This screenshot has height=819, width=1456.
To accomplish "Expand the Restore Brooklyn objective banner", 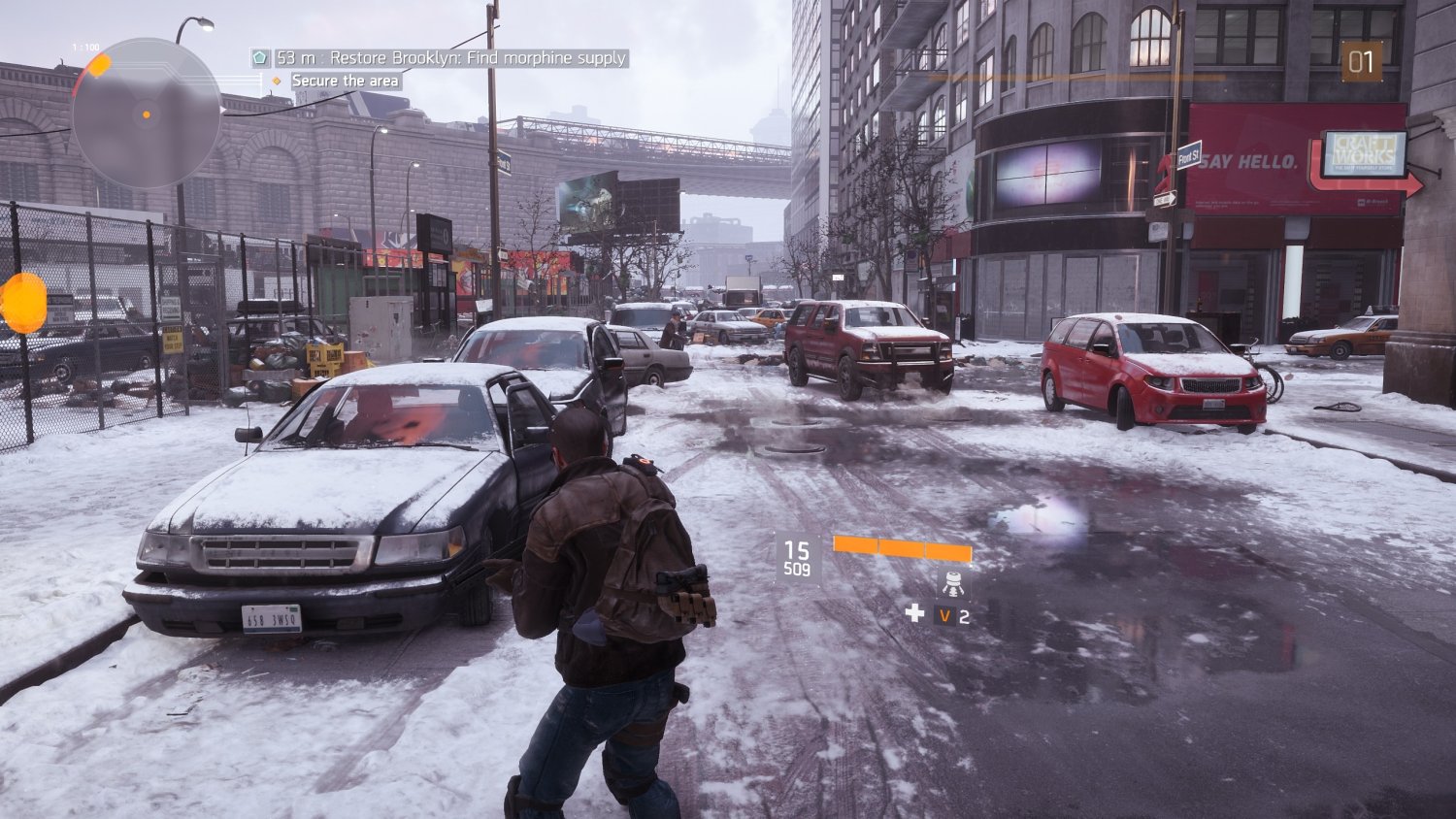I will (451, 59).
